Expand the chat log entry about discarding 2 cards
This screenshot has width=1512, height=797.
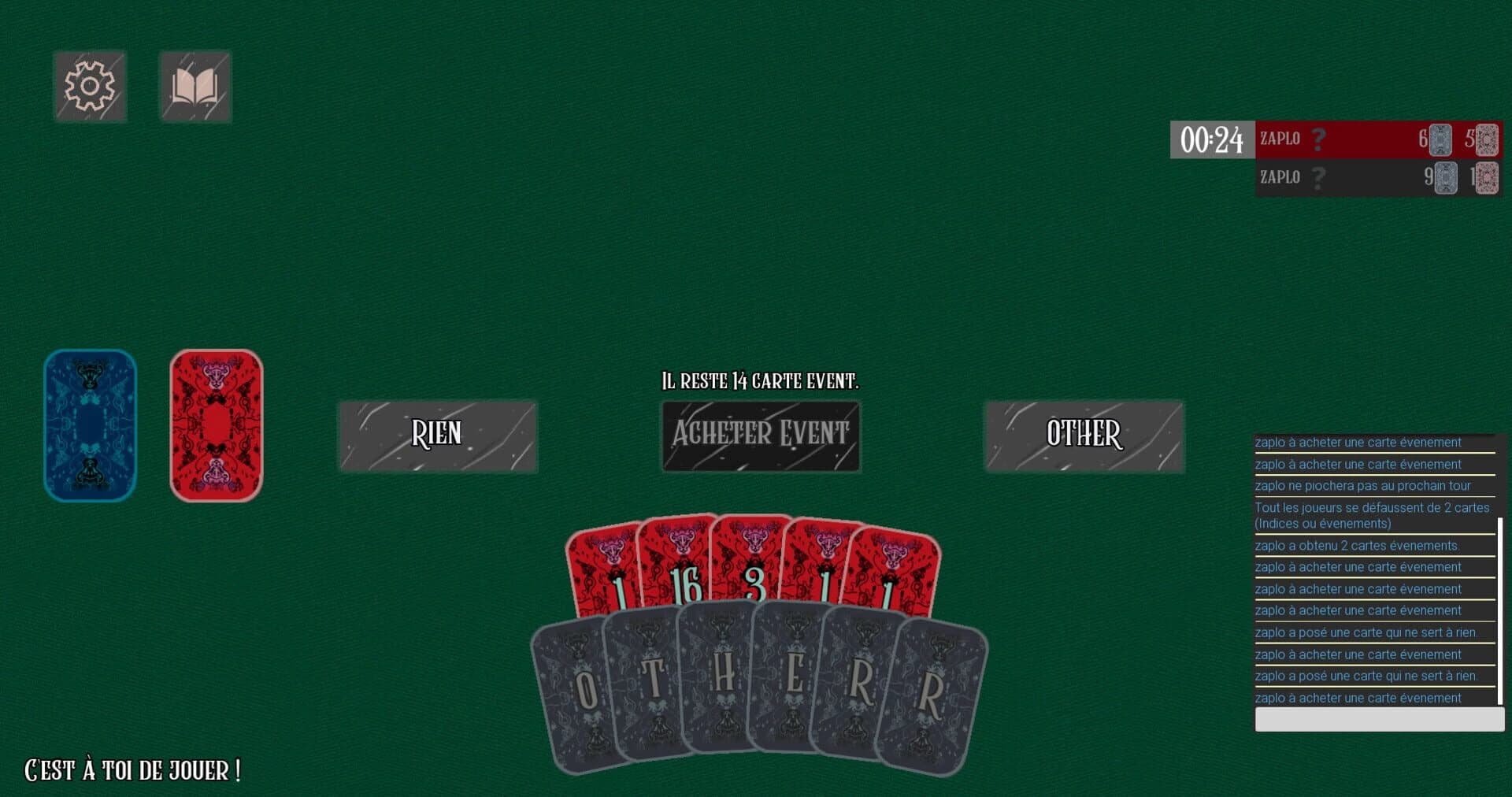point(1373,515)
